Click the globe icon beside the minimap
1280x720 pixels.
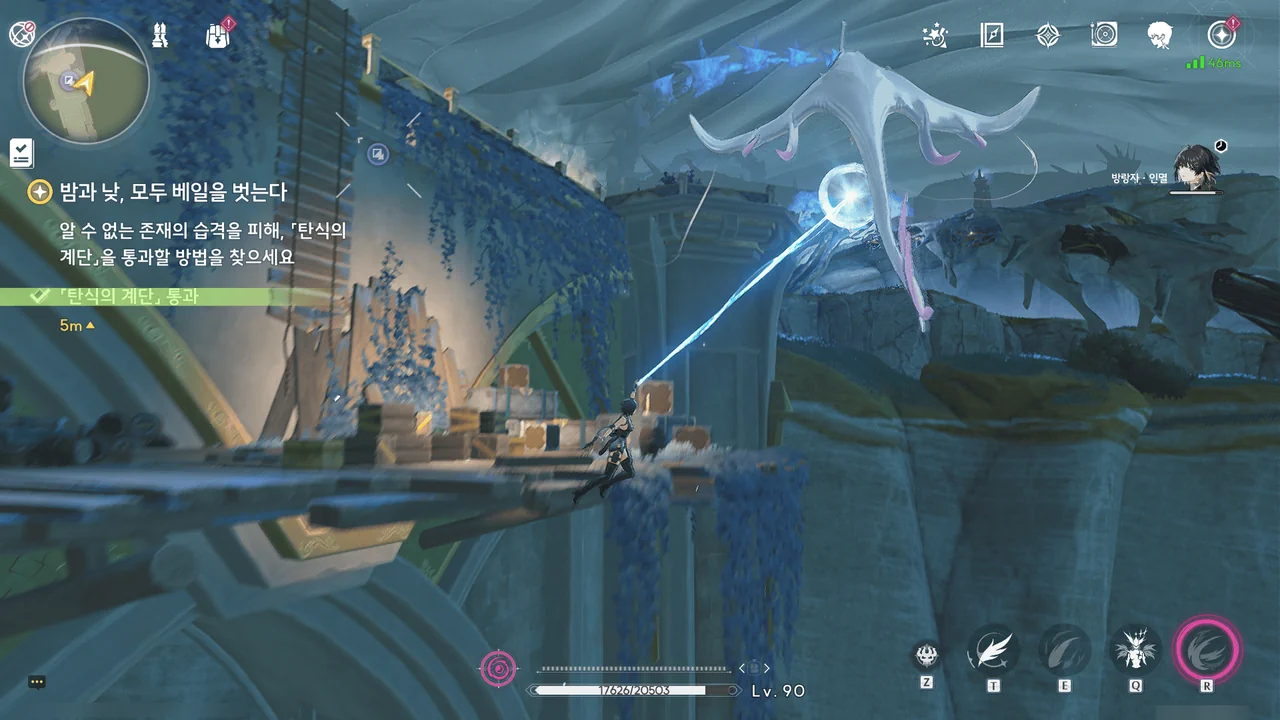(x=22, y=34)
